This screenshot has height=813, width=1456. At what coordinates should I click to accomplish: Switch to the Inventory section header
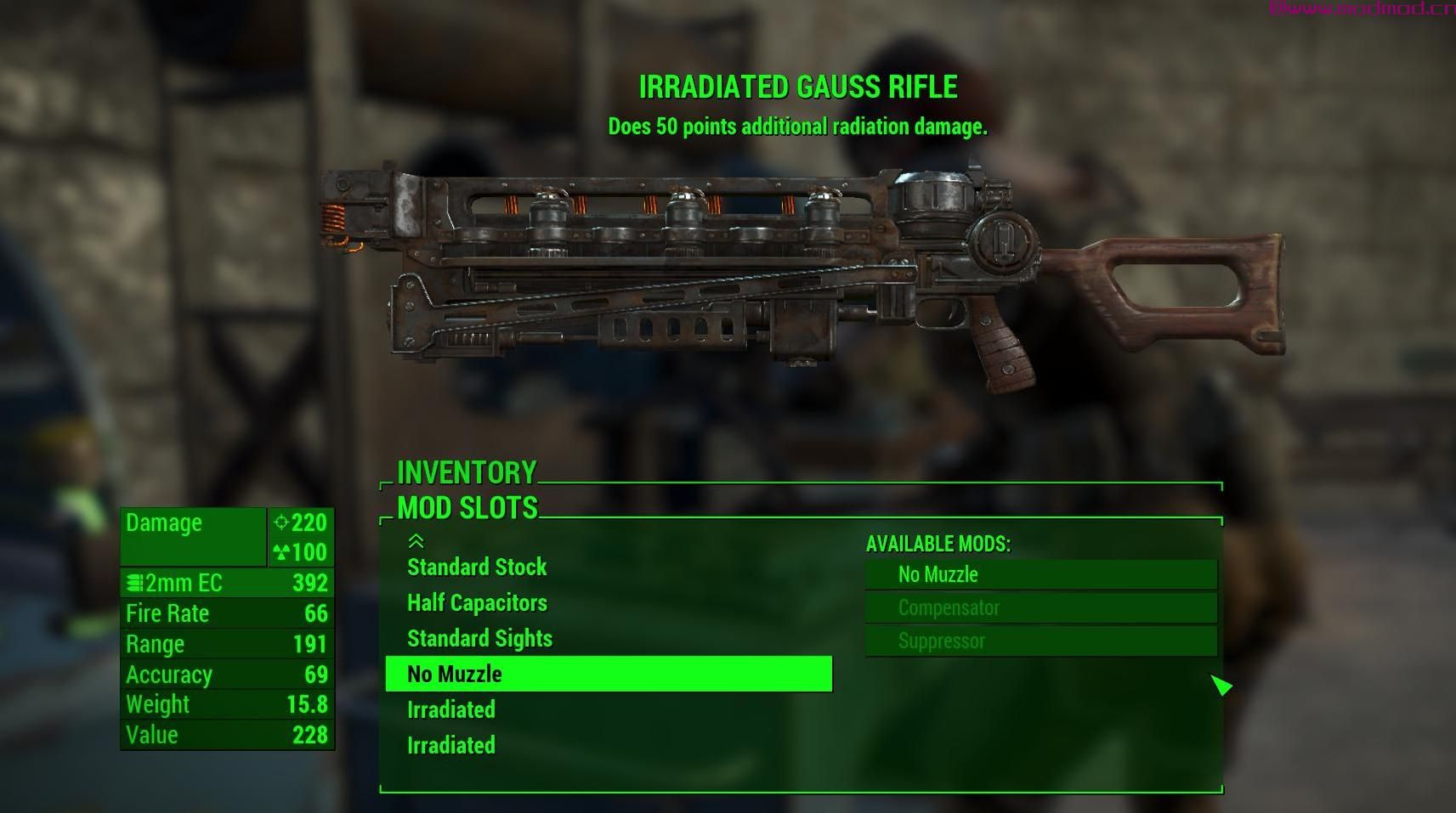(467, 472)
